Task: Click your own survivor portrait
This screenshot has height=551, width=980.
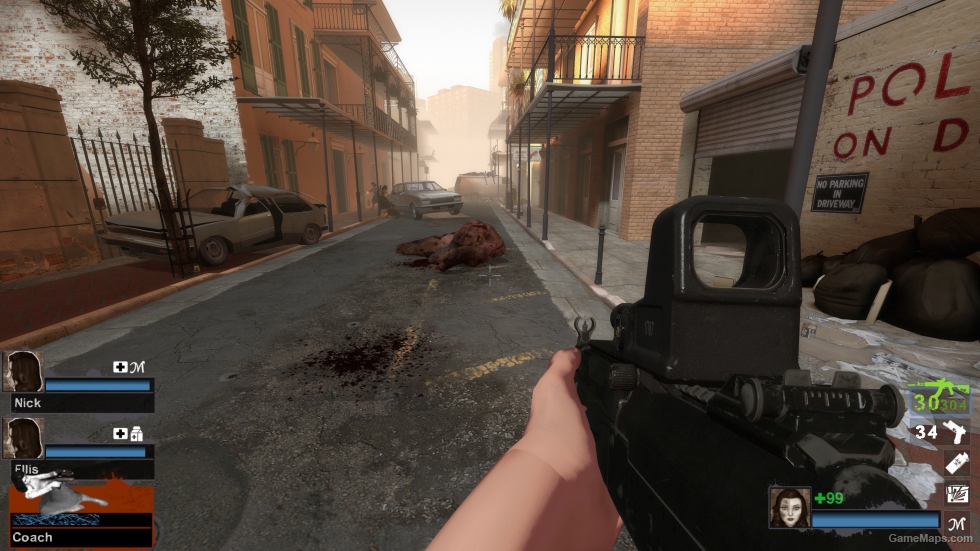Action: pyautogui.click(x=789, y=507)
